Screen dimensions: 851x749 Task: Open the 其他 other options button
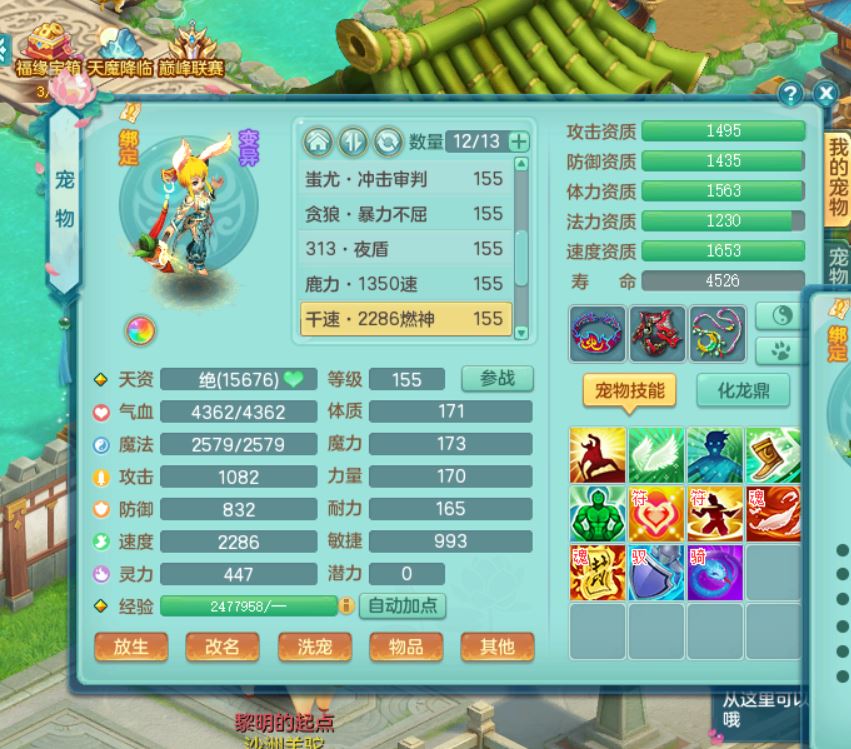coord(497,647)
